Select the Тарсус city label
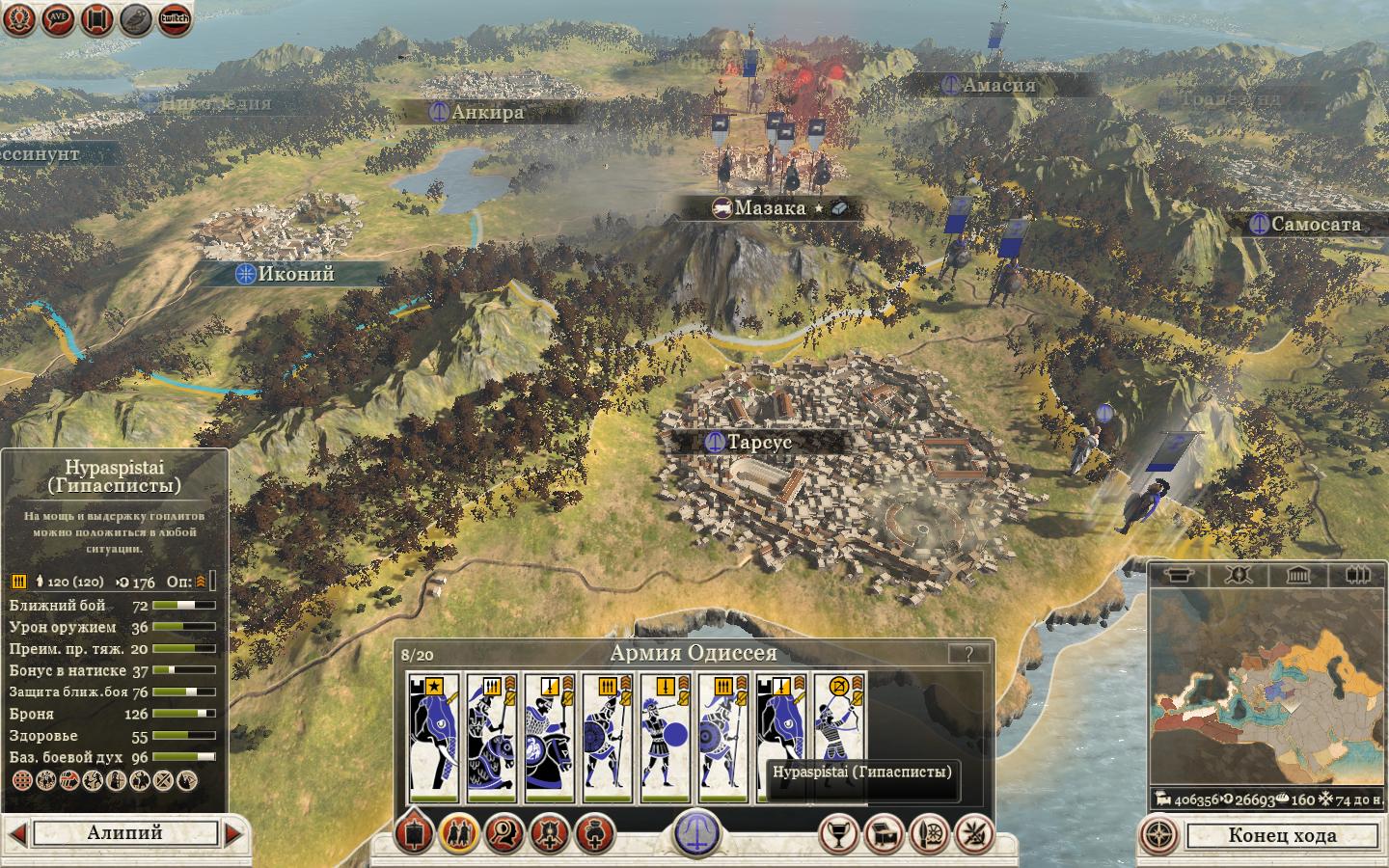 tap(757, 443)
